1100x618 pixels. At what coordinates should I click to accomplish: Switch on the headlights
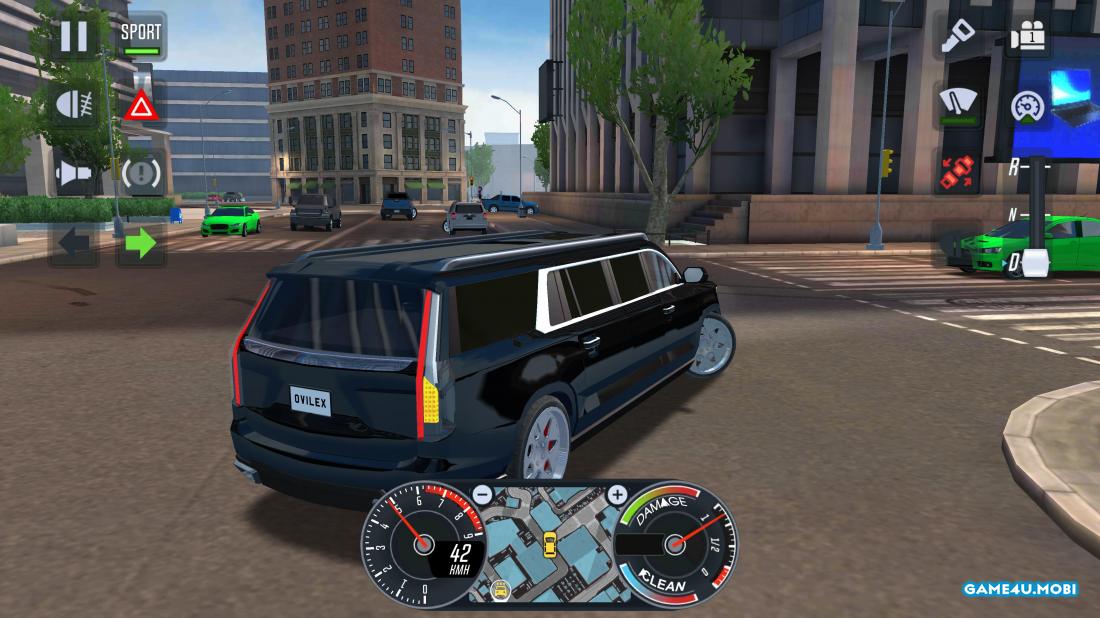click(74, 105)
